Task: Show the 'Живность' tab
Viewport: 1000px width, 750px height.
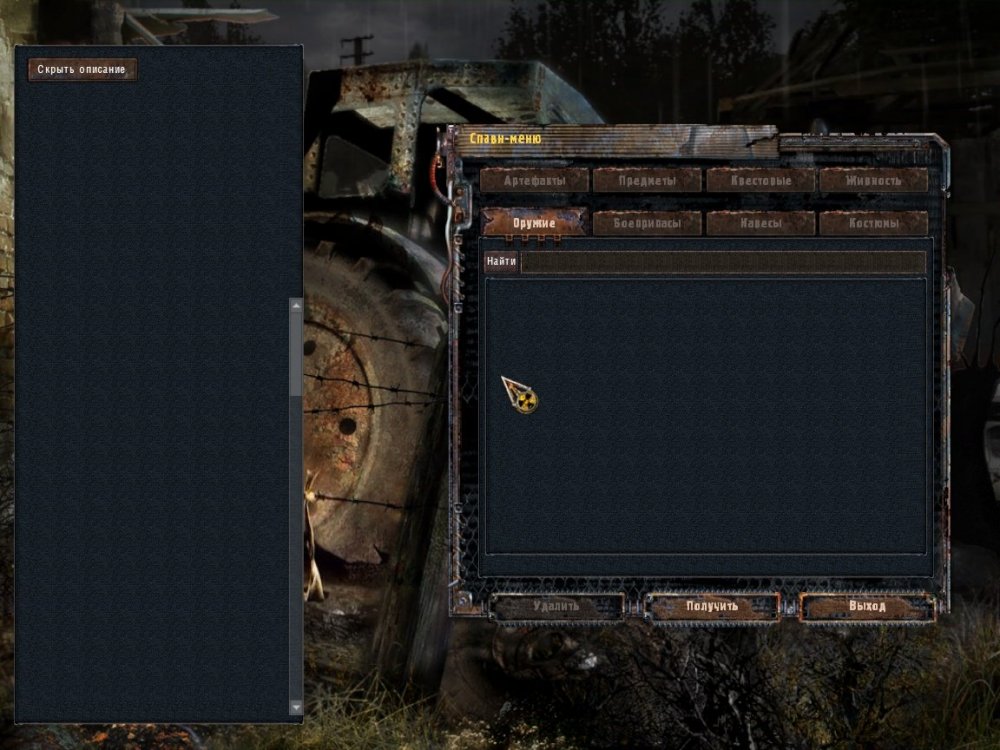Action: point(873,181)
